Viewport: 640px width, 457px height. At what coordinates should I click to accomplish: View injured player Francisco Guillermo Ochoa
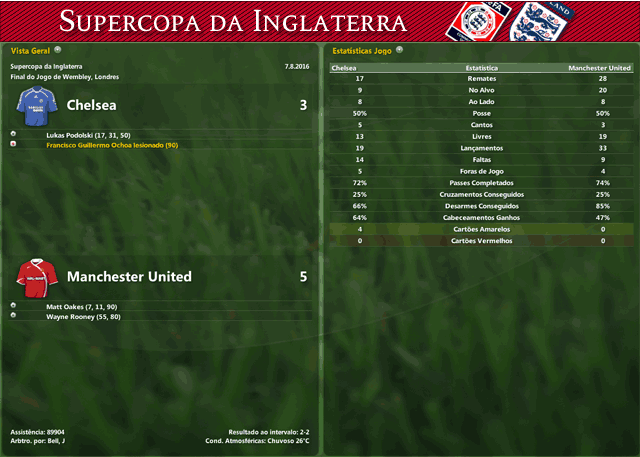tap(112, 145)
